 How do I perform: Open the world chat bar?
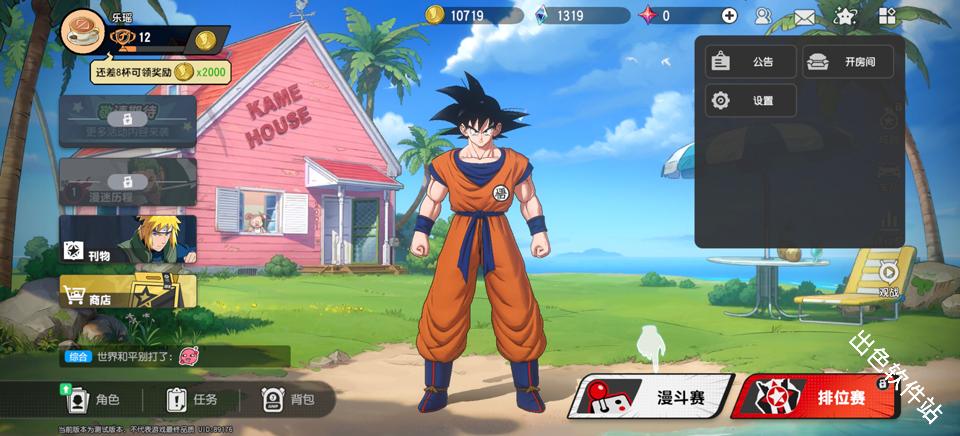[175, 356]
